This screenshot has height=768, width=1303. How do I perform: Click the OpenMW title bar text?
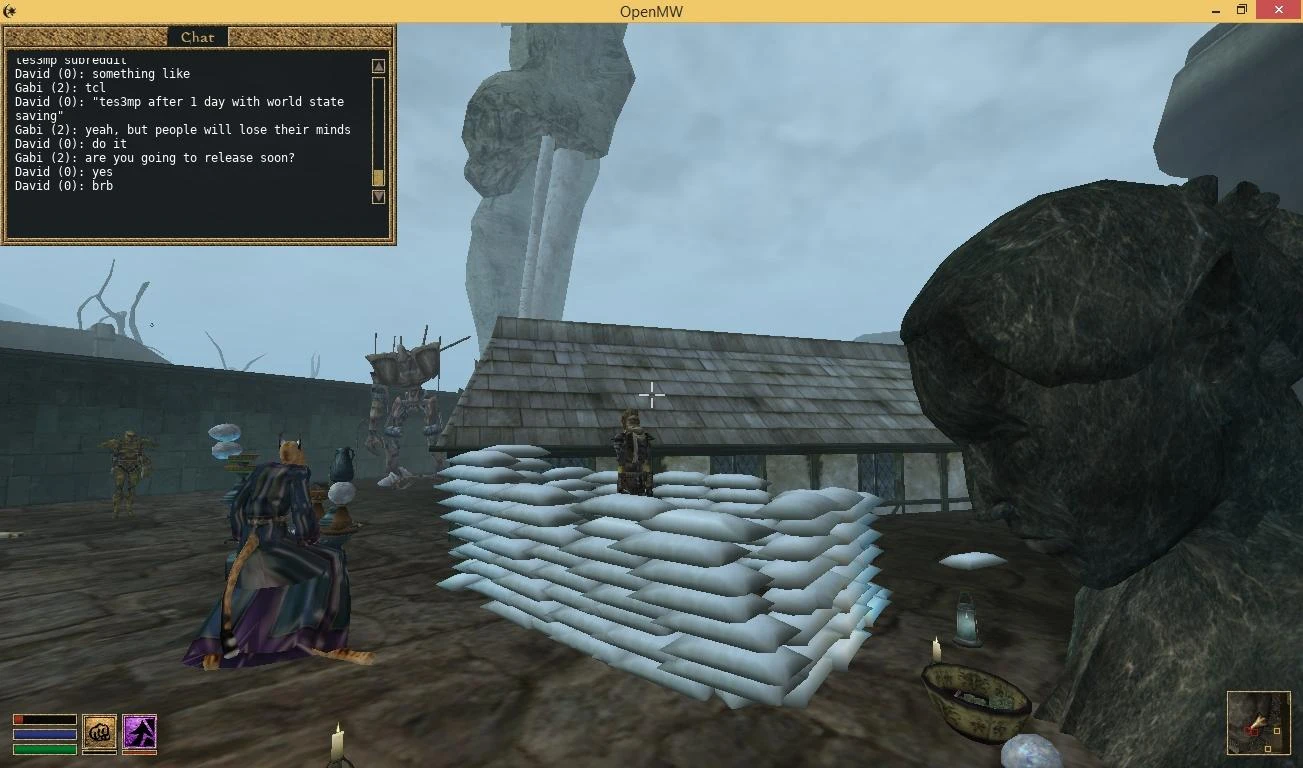click(x=651, y=11)
